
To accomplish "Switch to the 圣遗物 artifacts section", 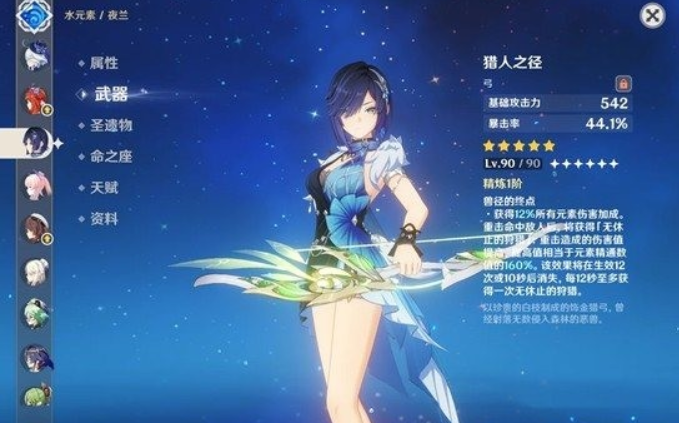I will 110,125.
